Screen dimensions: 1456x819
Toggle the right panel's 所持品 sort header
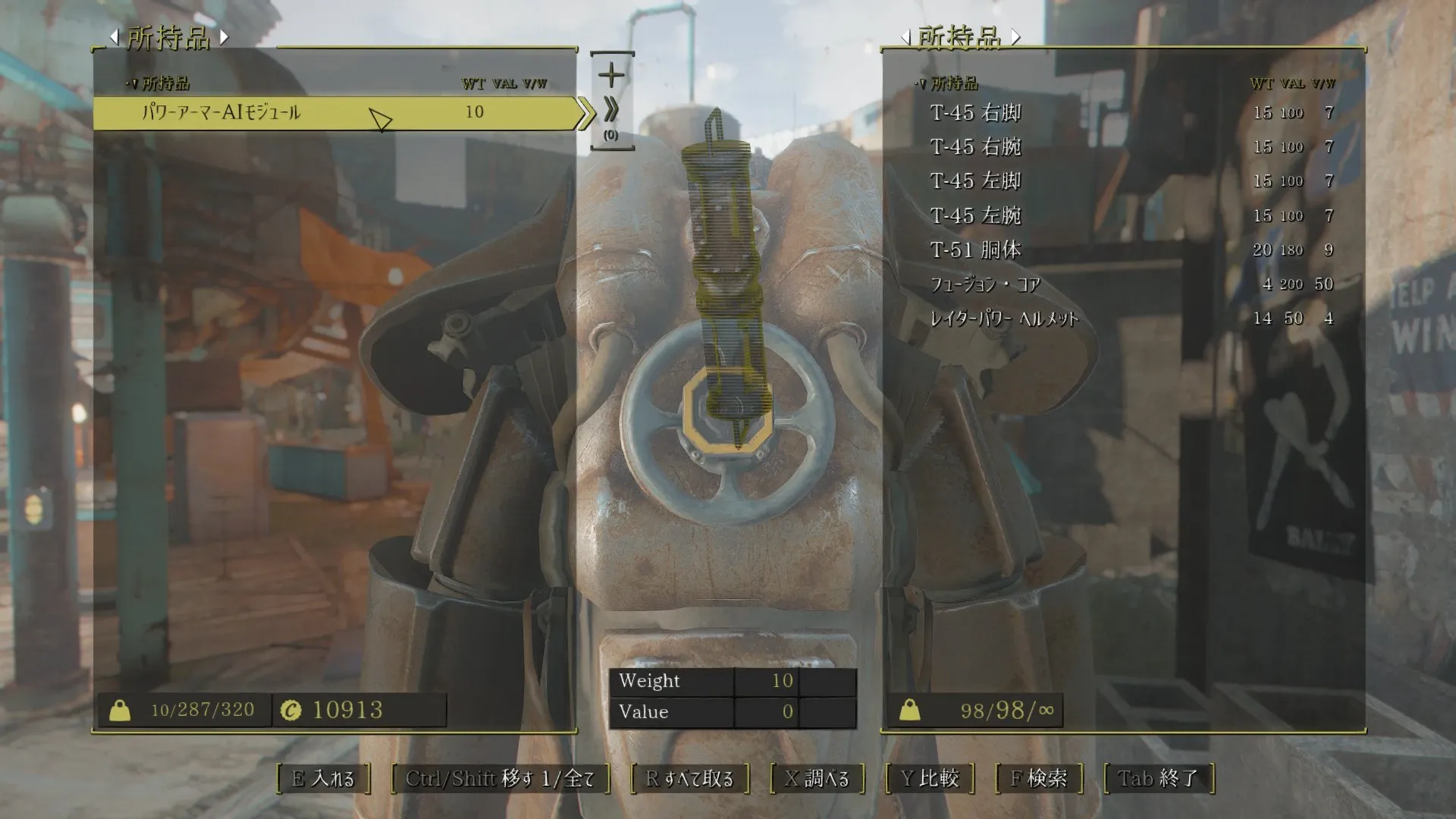coord(948,83)
